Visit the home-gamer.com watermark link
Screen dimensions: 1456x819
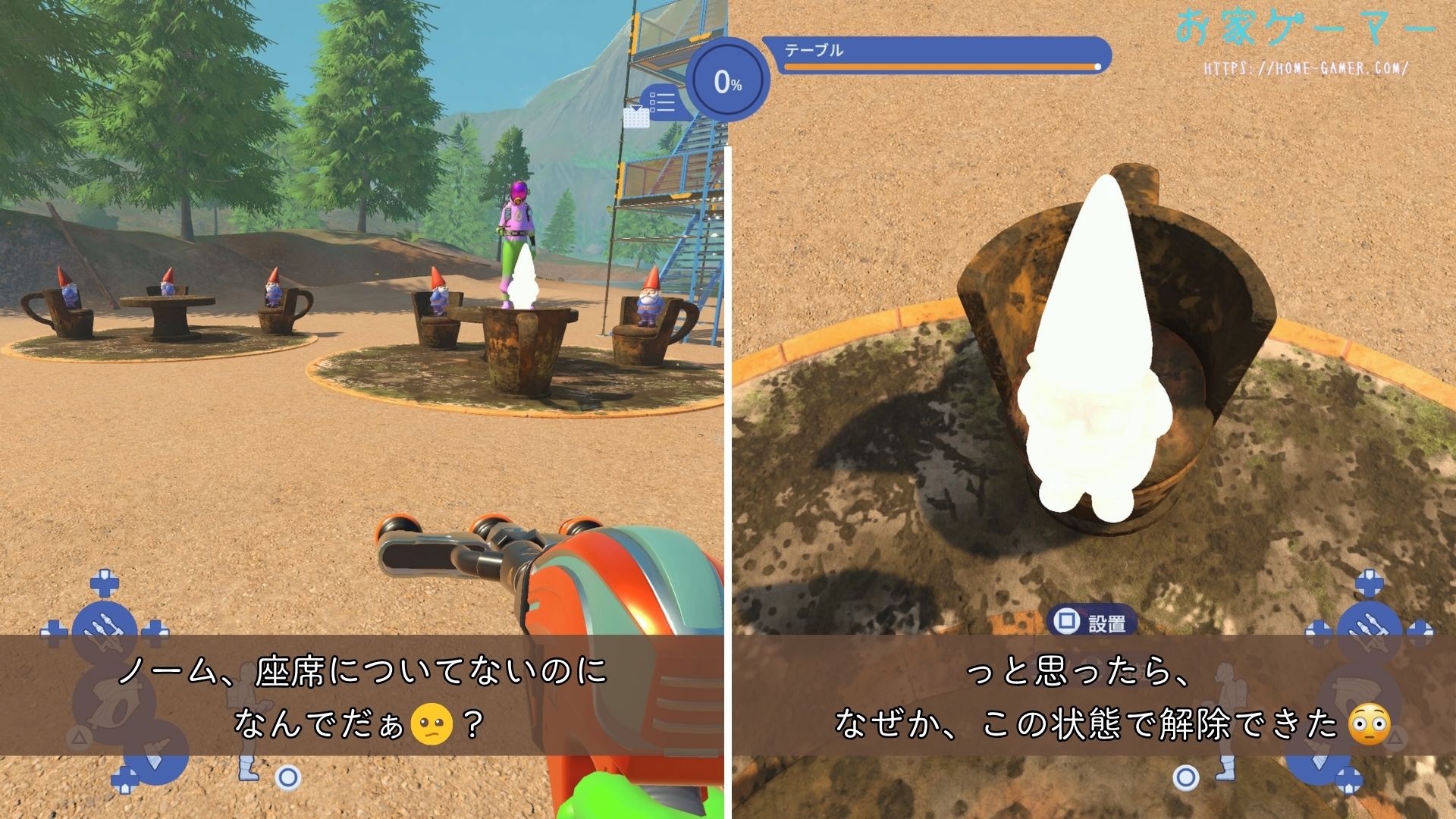[1306, 68]
